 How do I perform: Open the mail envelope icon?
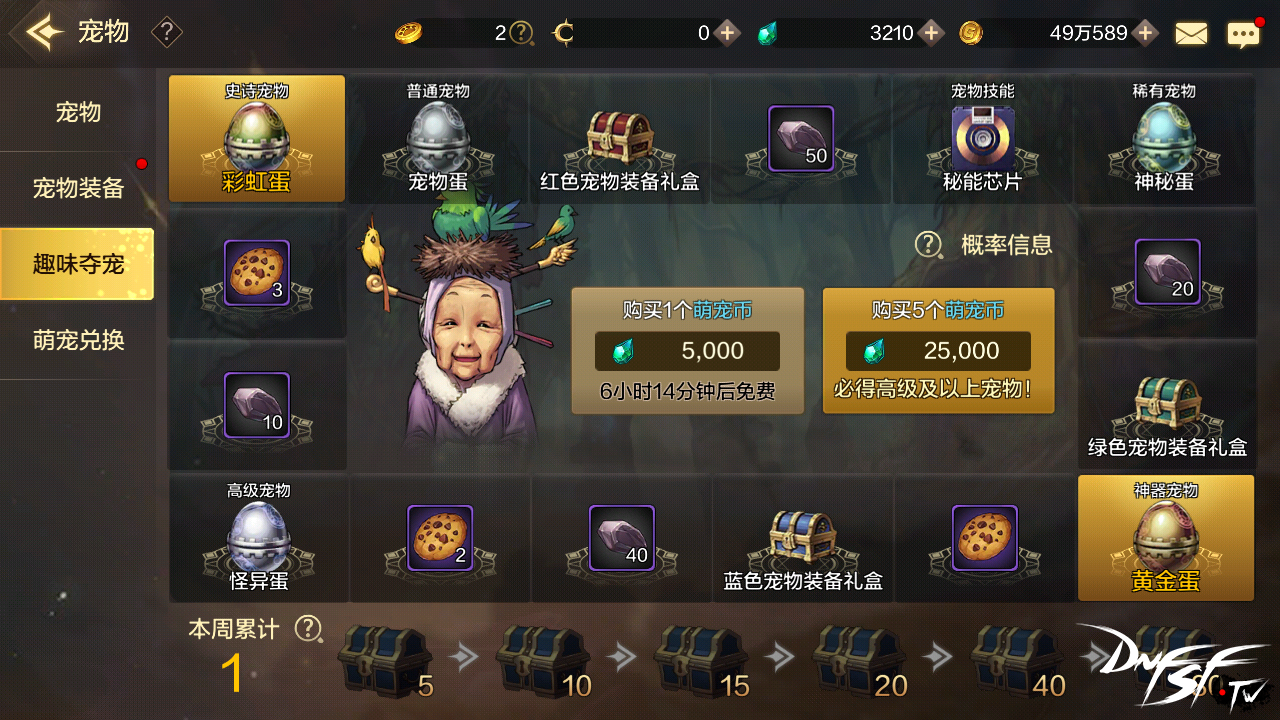(x=1191, y=34)
